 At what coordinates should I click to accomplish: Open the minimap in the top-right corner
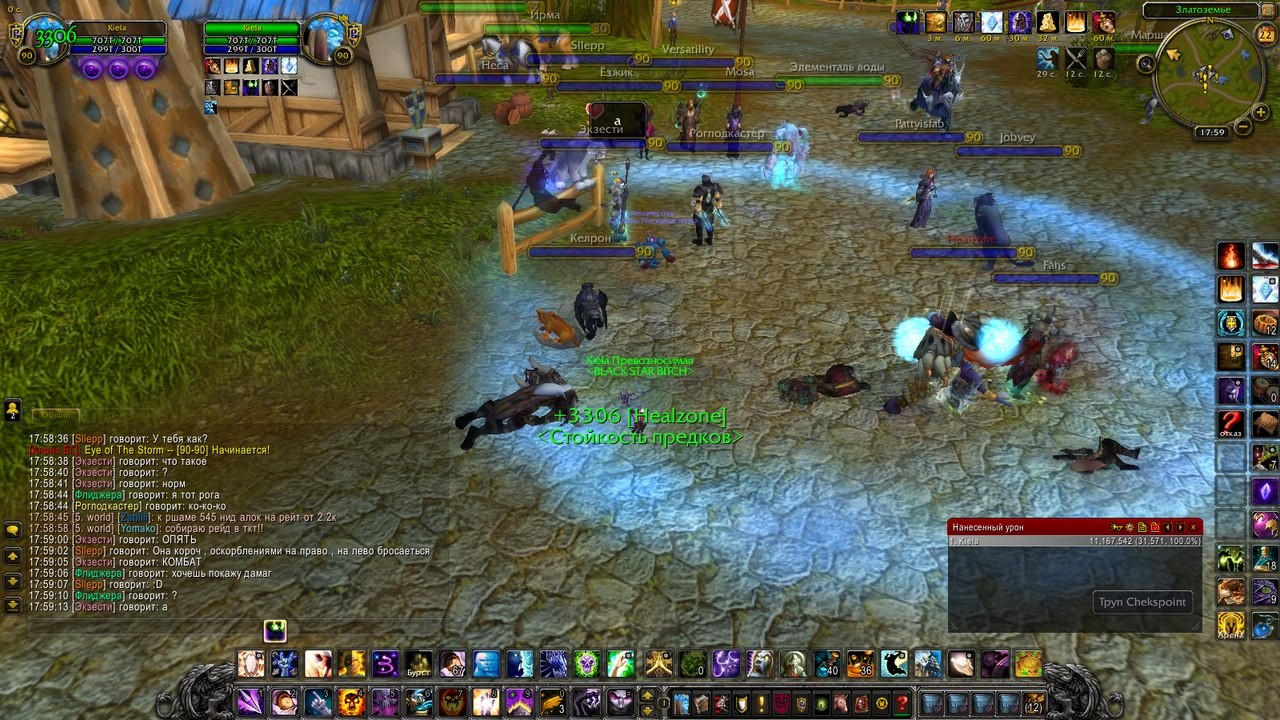[1207, 76]
